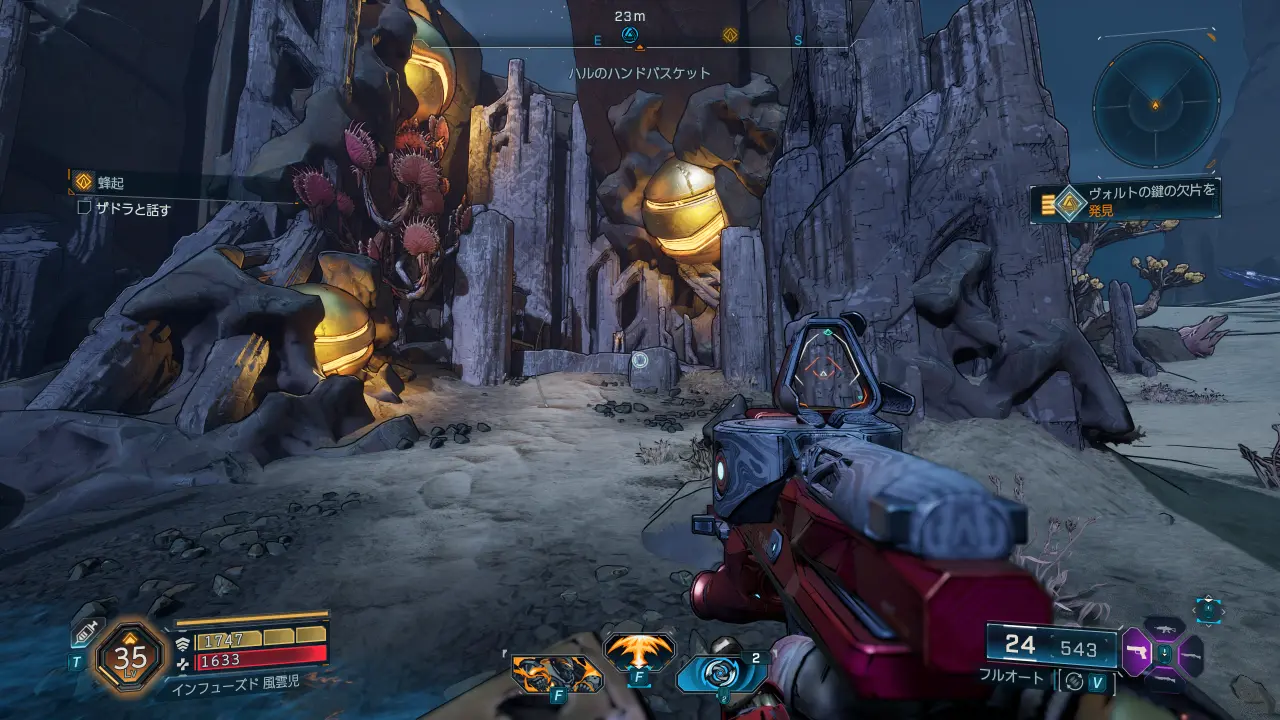Image resolution: width=1280 pixels, height=720 pixels.
Task: Switch to the top rifle weapon slot
Action: 1164,628
